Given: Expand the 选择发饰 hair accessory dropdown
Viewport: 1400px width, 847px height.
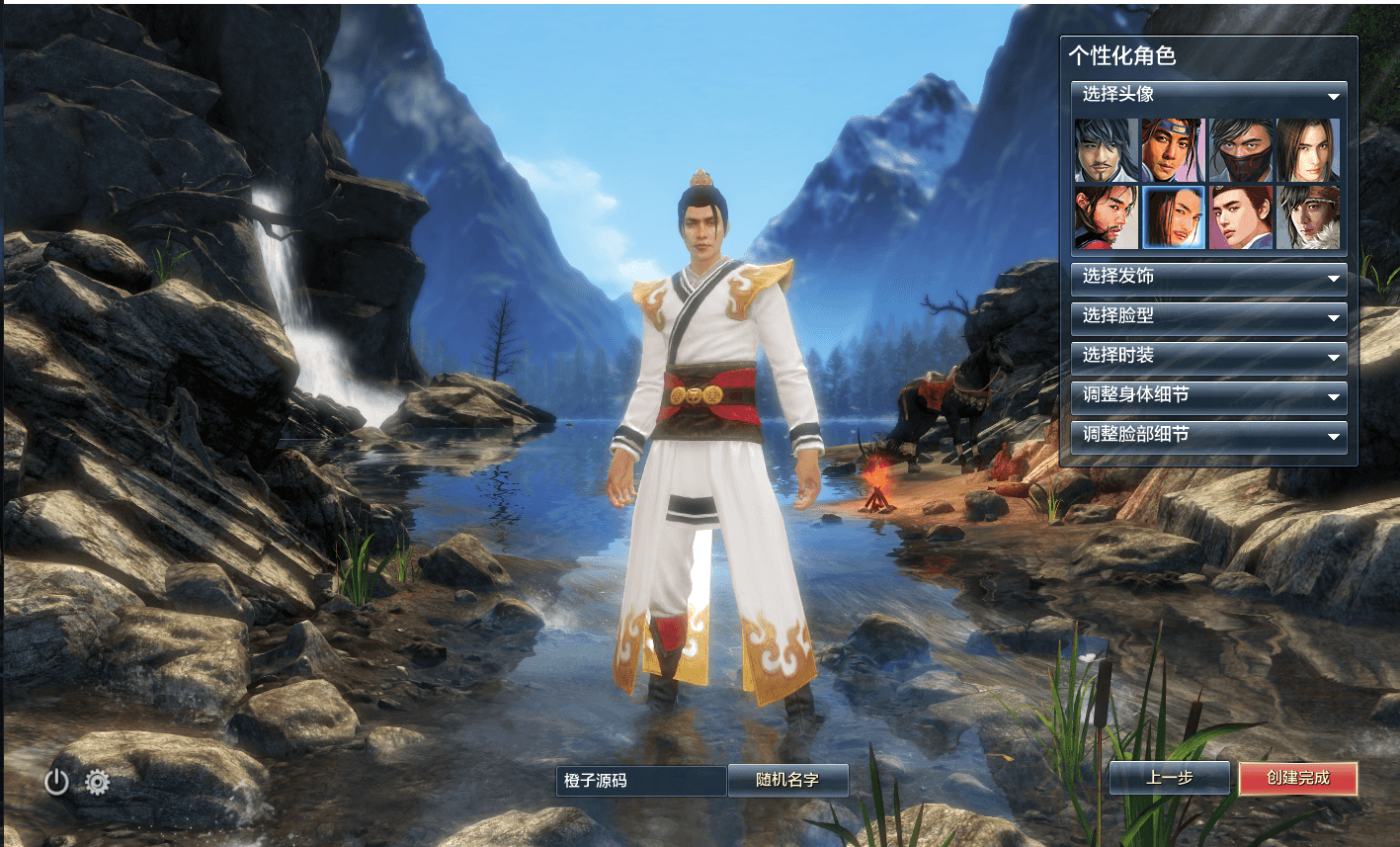Looking at the screenshot, I should pyautogui.click(x=1207, y=279).
